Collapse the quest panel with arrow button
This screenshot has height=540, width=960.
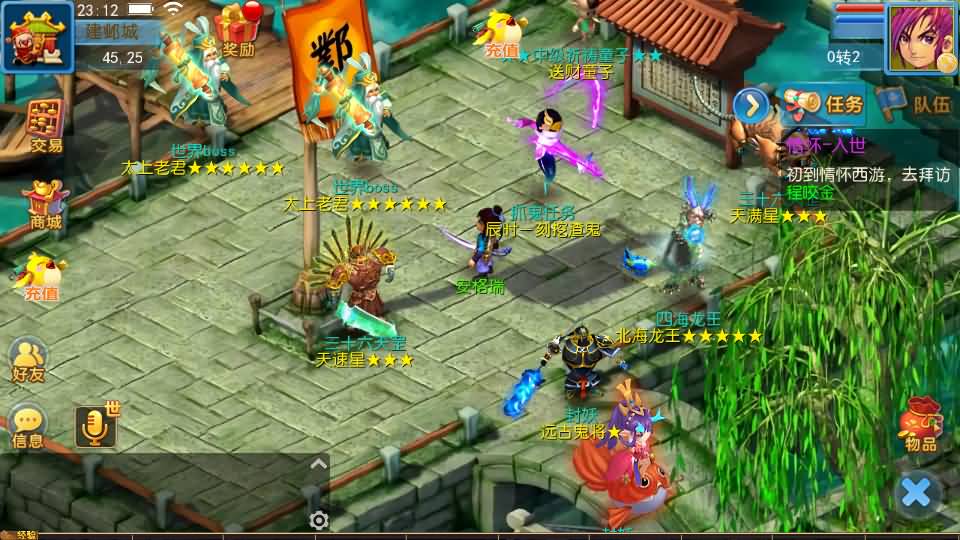[751, 104]
